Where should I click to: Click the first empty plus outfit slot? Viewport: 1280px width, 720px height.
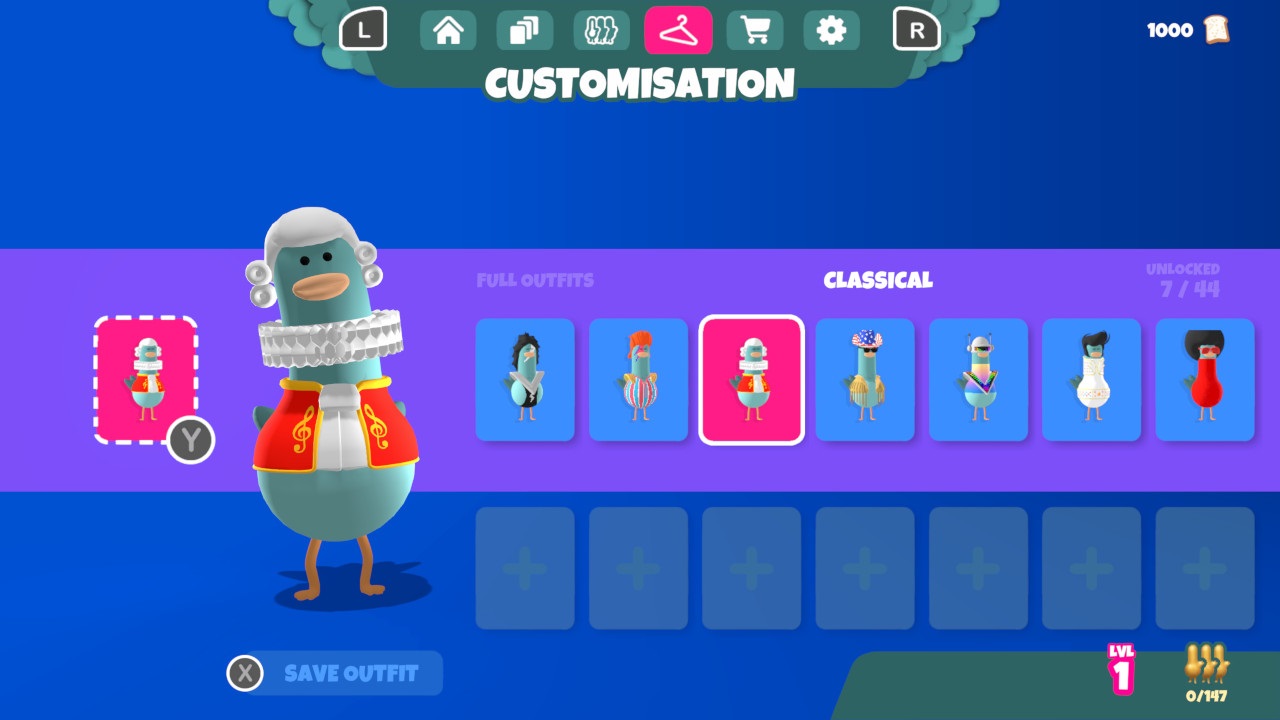tap(524, 567)
